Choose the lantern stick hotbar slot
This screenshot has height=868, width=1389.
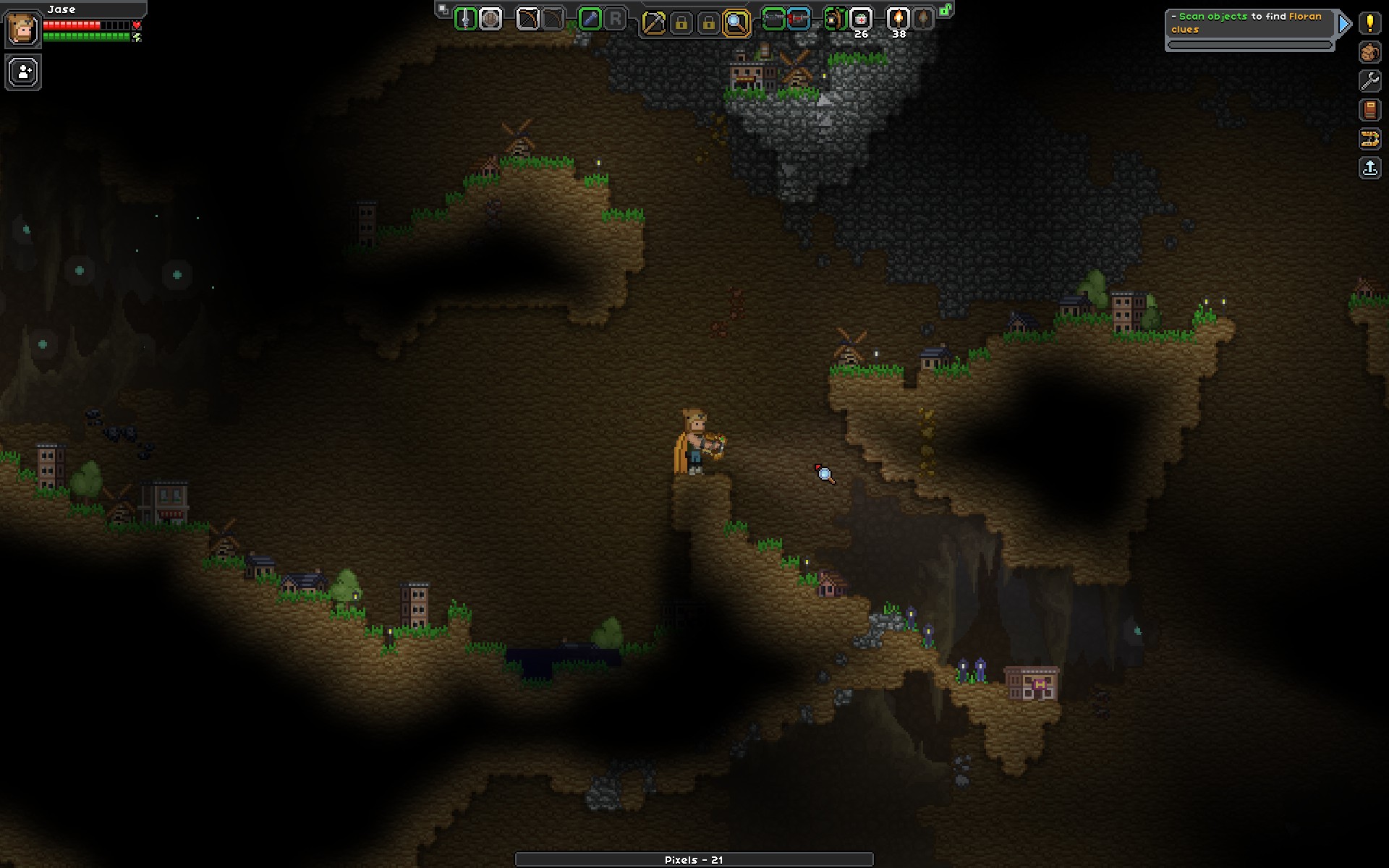836,20
